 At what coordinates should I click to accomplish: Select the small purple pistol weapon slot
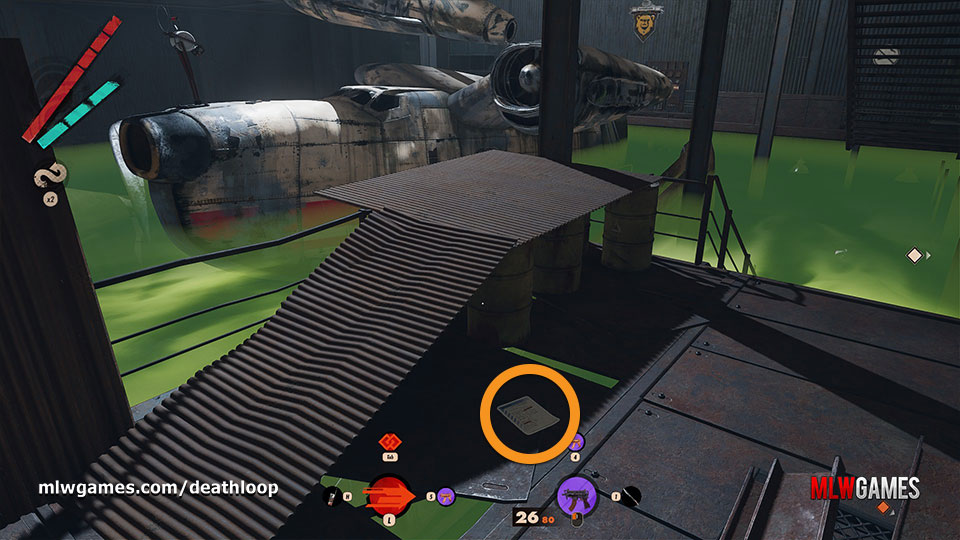click(446, 494)
